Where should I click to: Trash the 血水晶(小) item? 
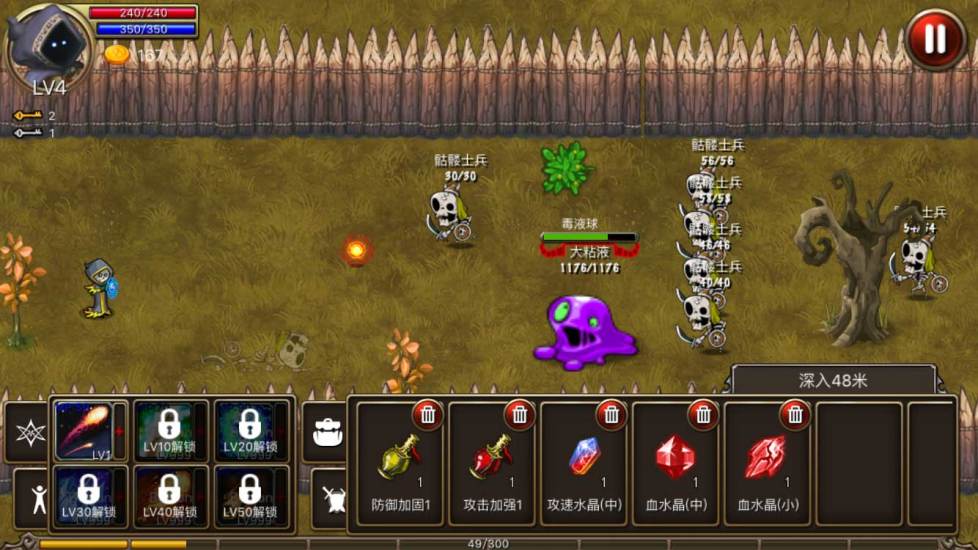point(795,414)
